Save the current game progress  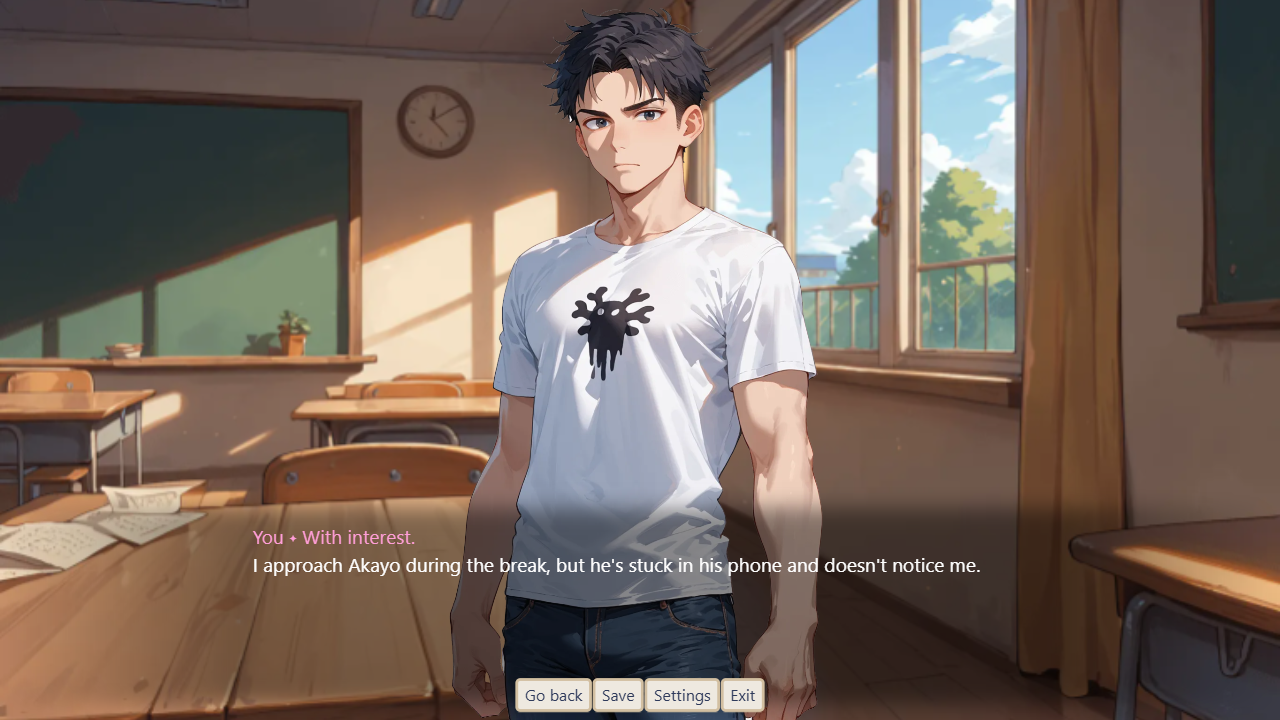(x=618, y=695)
